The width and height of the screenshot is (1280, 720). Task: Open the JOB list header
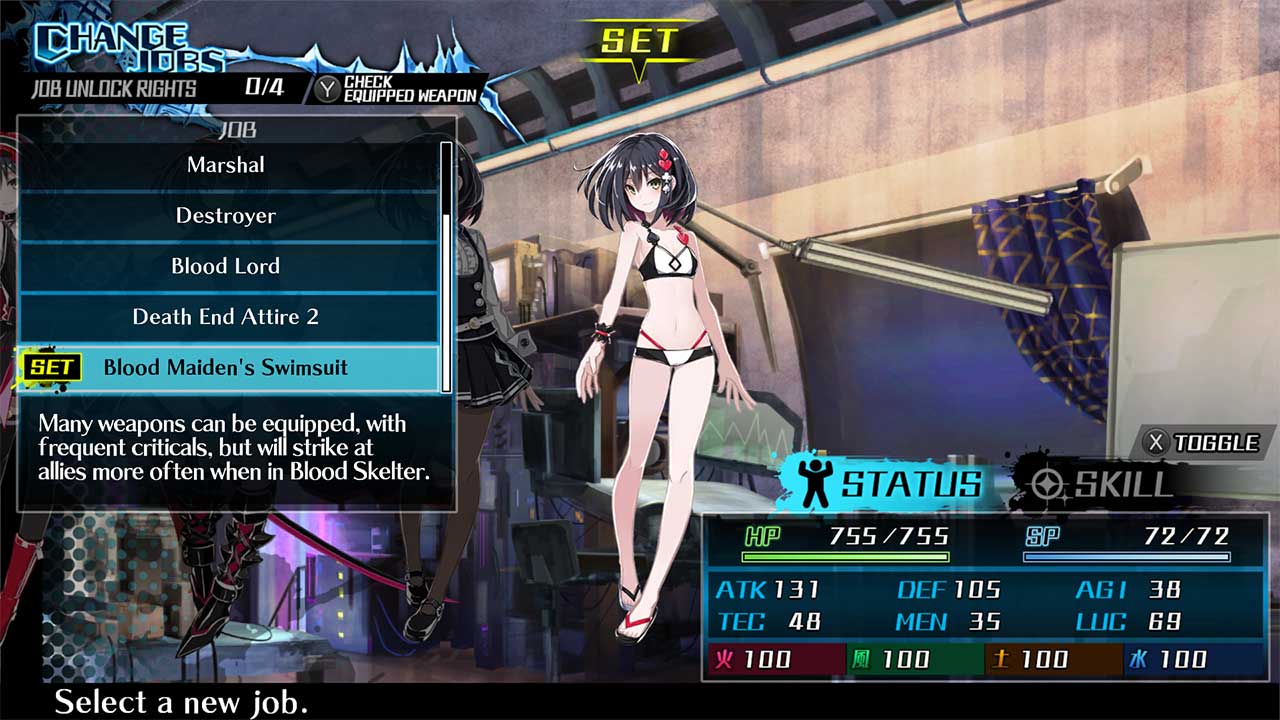coord(237,129)
